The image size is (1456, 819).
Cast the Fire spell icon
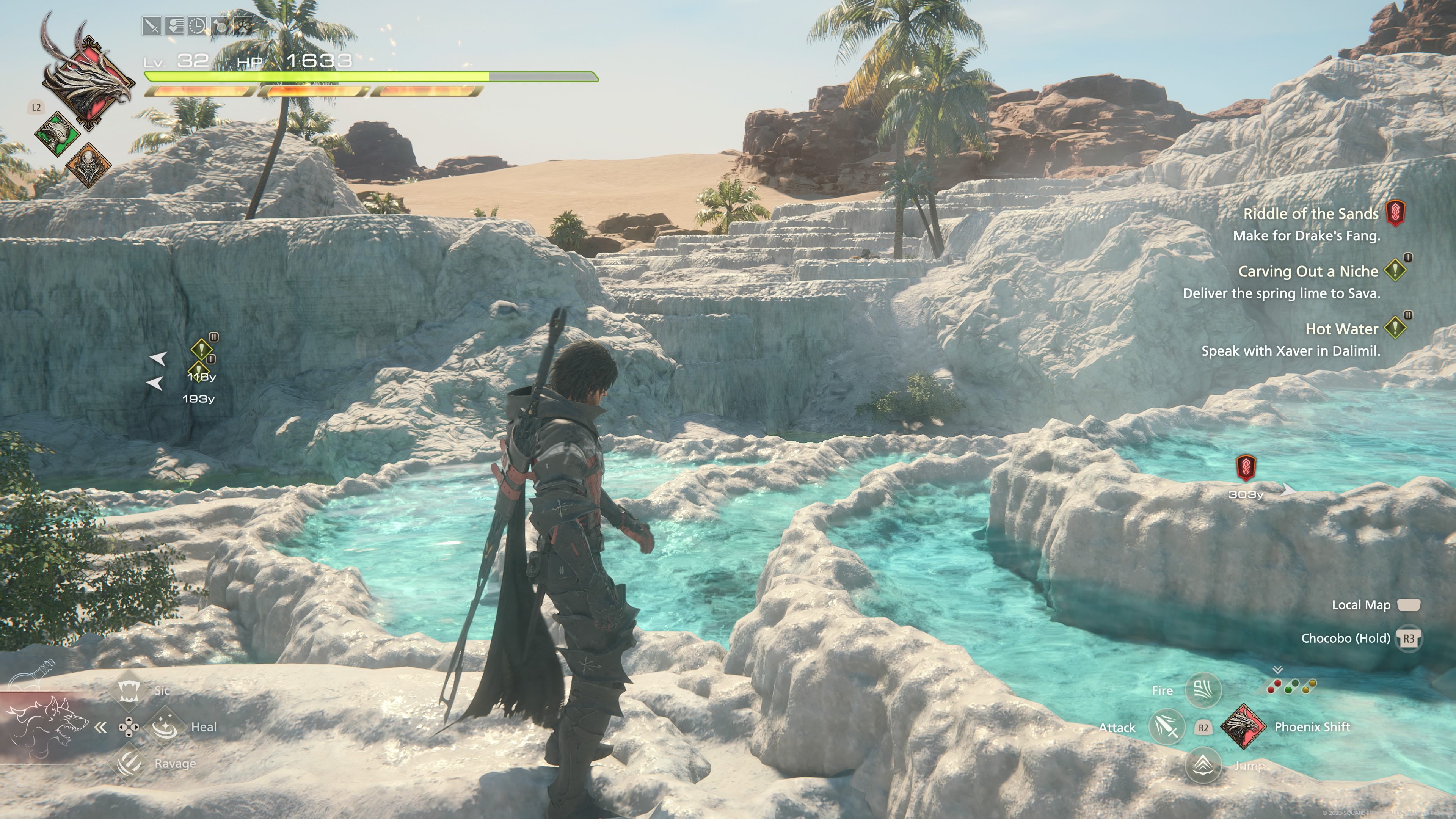pyautogui.click(x=1203, y=690)
